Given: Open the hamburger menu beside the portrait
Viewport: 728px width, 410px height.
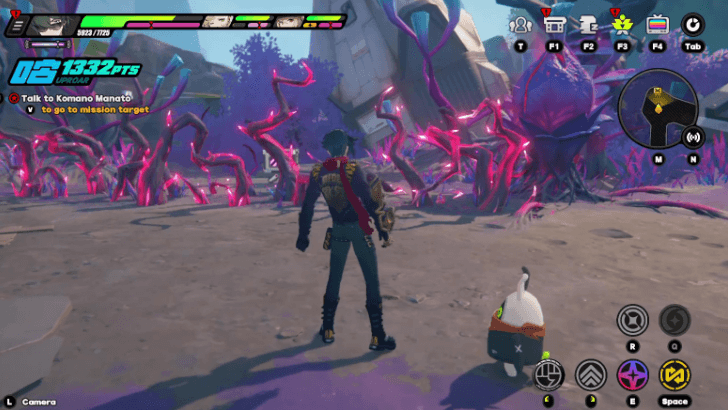Looking at the screenshot, I should tap(15, 25).
